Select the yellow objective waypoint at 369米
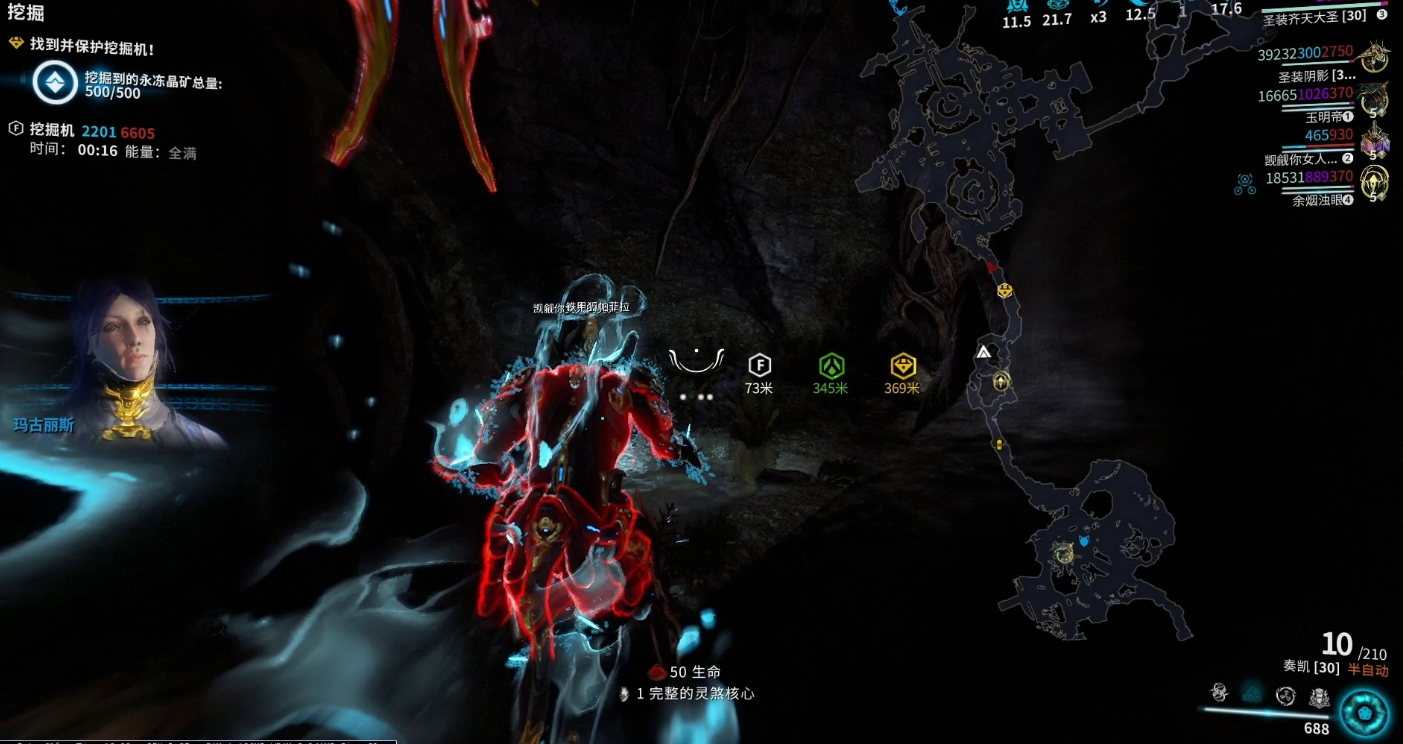 pos(903,365)
